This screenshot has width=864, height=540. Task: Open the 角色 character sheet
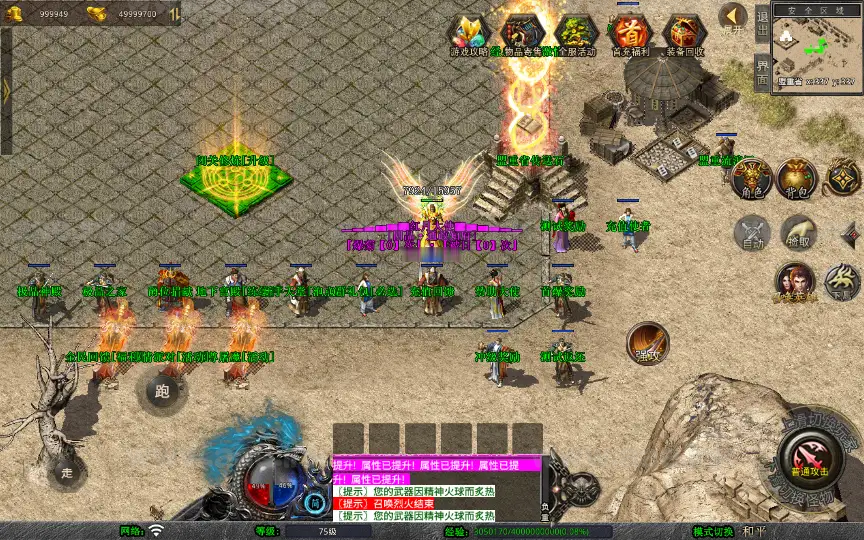[751, 178]
